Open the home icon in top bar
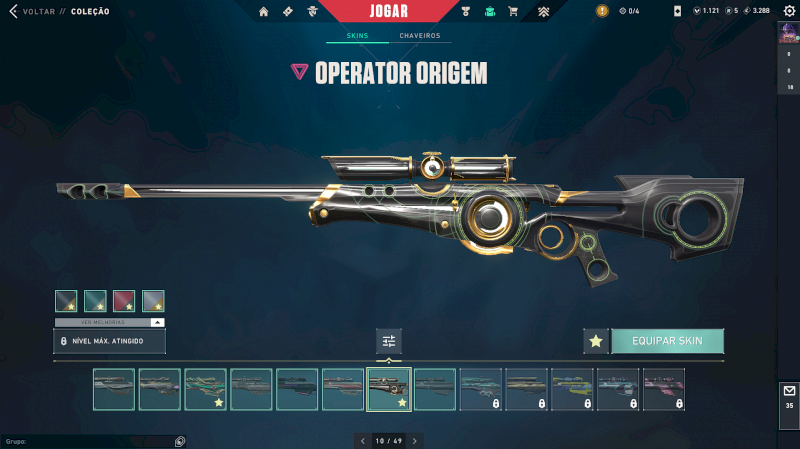Screen dimensions: 800x449 (264, 12)
